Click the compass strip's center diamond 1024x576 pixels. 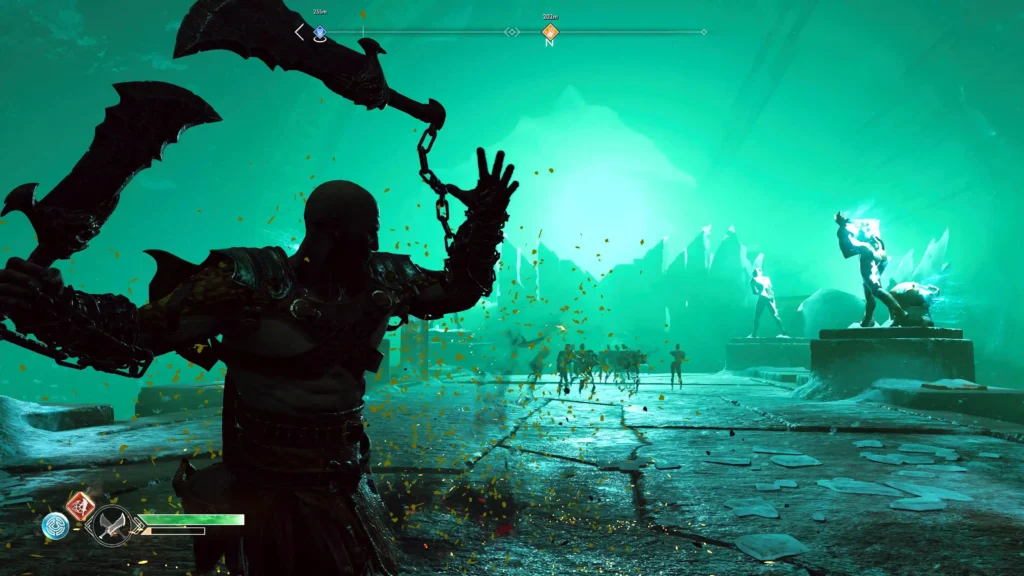pyautogui.click(x=512, y=32)
